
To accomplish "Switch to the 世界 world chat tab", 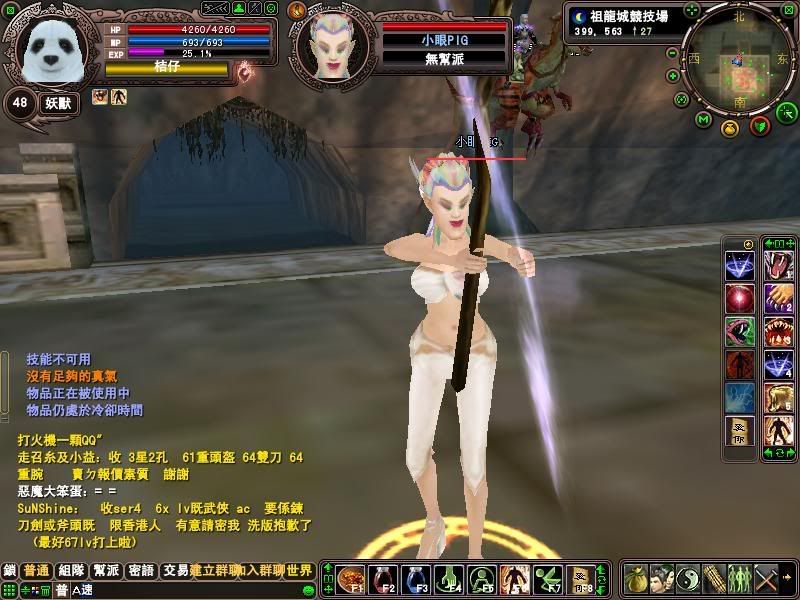I will tap(300, 570).
